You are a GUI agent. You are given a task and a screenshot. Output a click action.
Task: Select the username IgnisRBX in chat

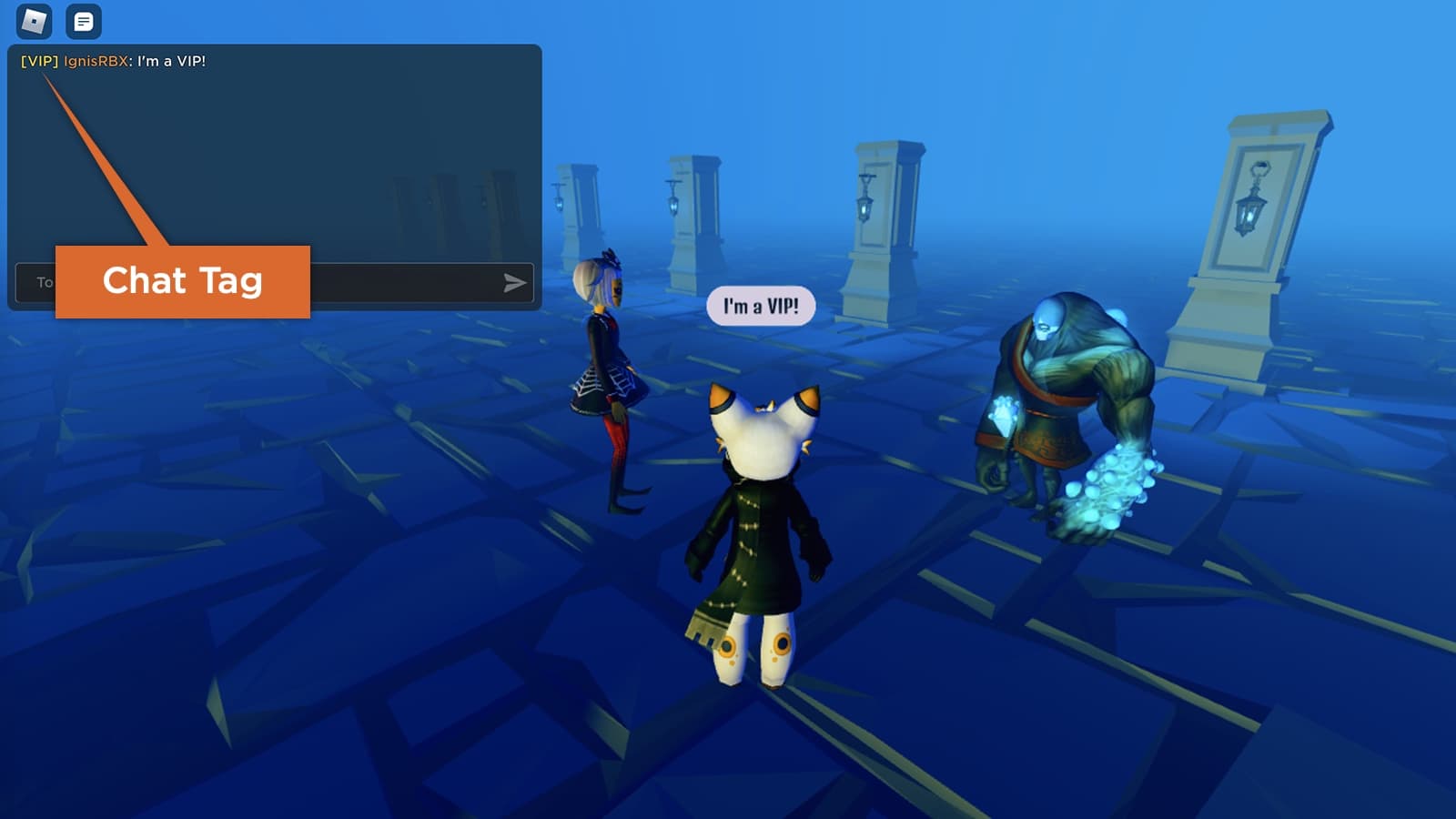96,60
